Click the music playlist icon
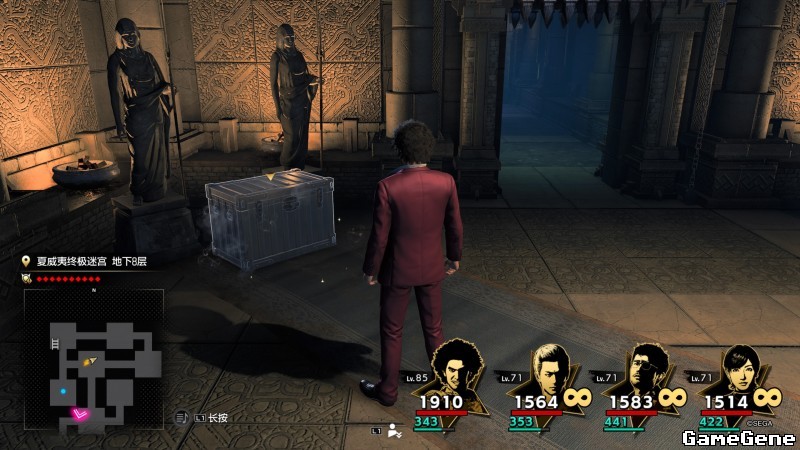 click(x=182, y=417)
